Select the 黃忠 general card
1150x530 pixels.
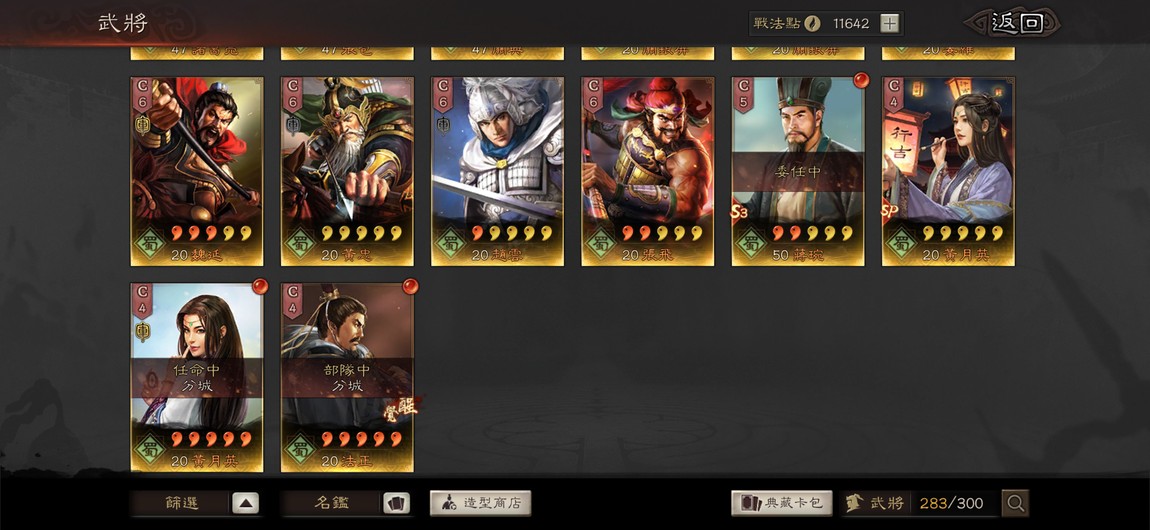click(347, 170)
